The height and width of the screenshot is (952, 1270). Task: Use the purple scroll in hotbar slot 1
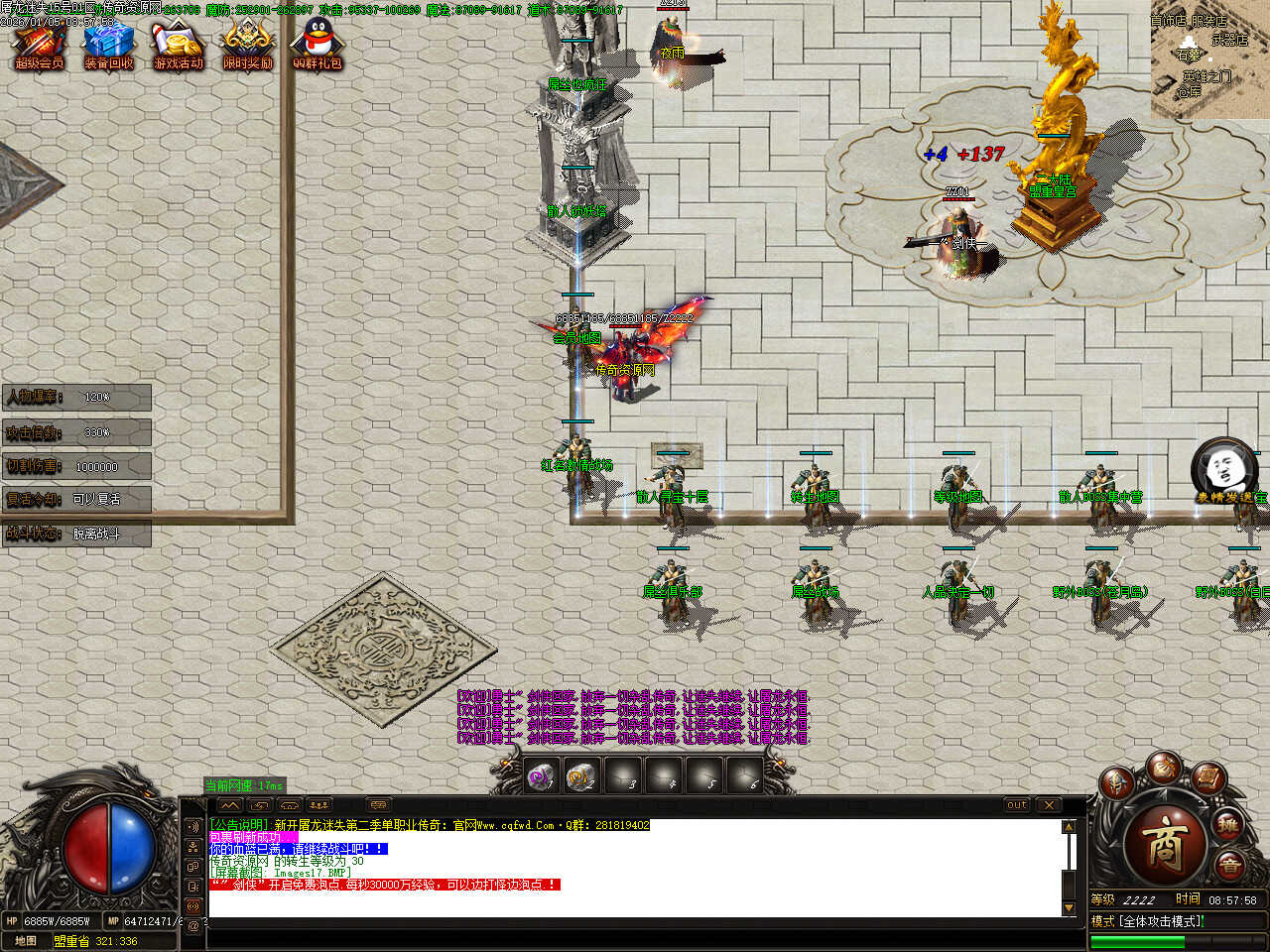click(x=541, y=777)
